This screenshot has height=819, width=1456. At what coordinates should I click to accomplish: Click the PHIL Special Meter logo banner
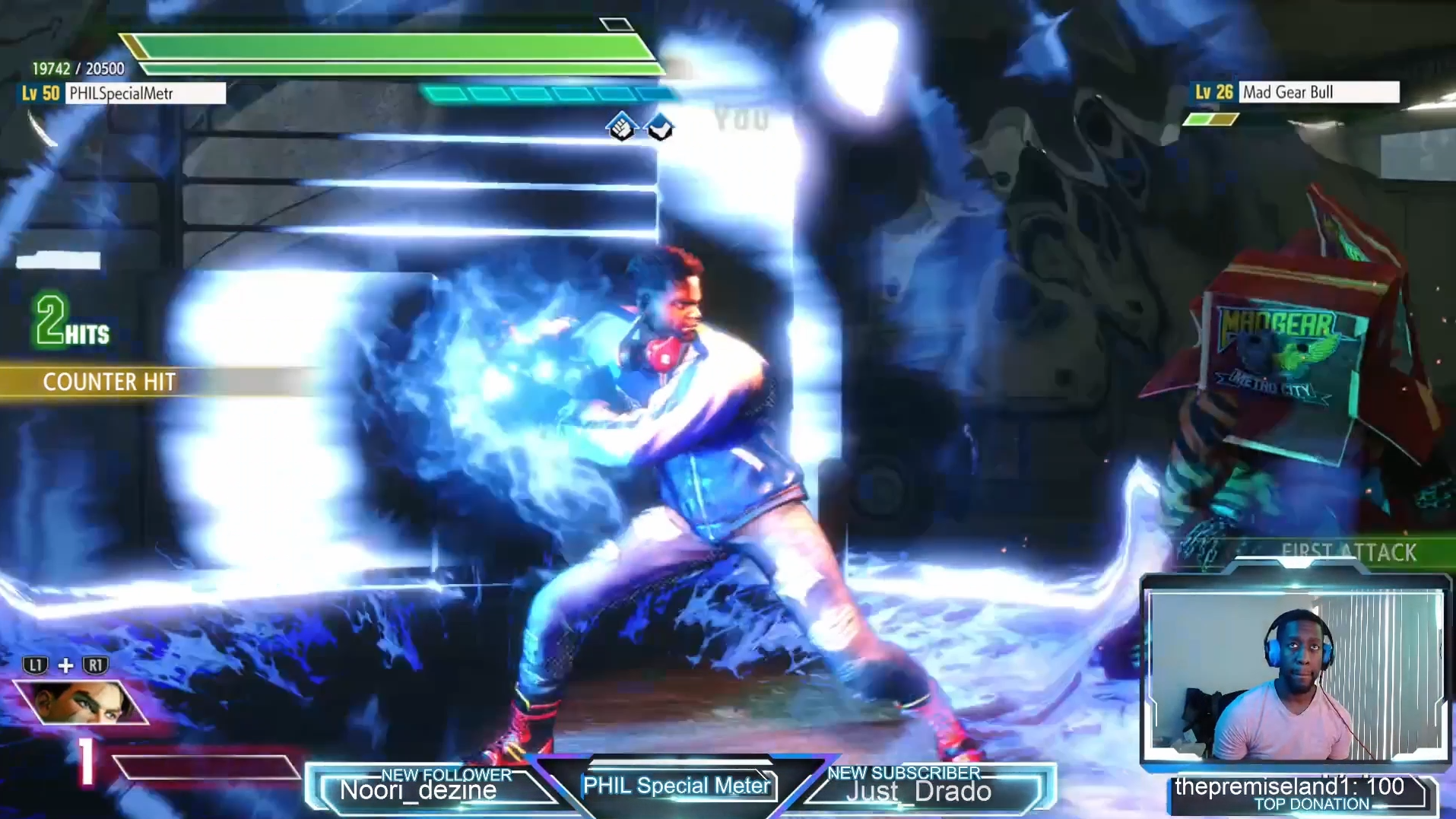pyautogui.click(x=677, y=786)
